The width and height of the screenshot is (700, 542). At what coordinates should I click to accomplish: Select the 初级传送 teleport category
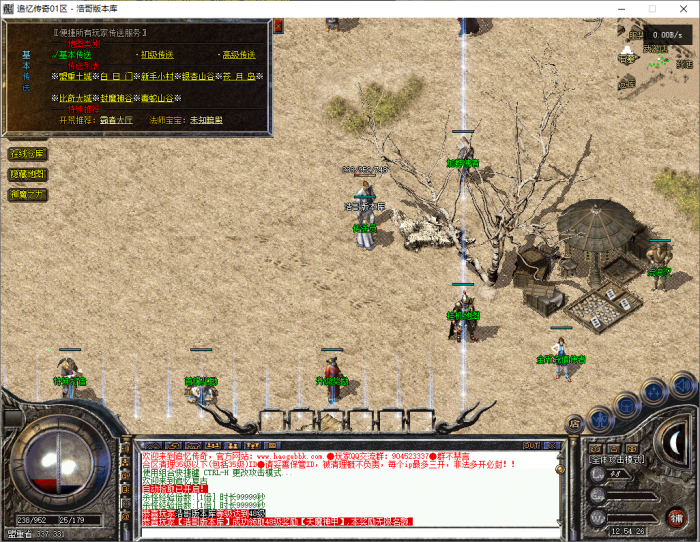(159, 54)
